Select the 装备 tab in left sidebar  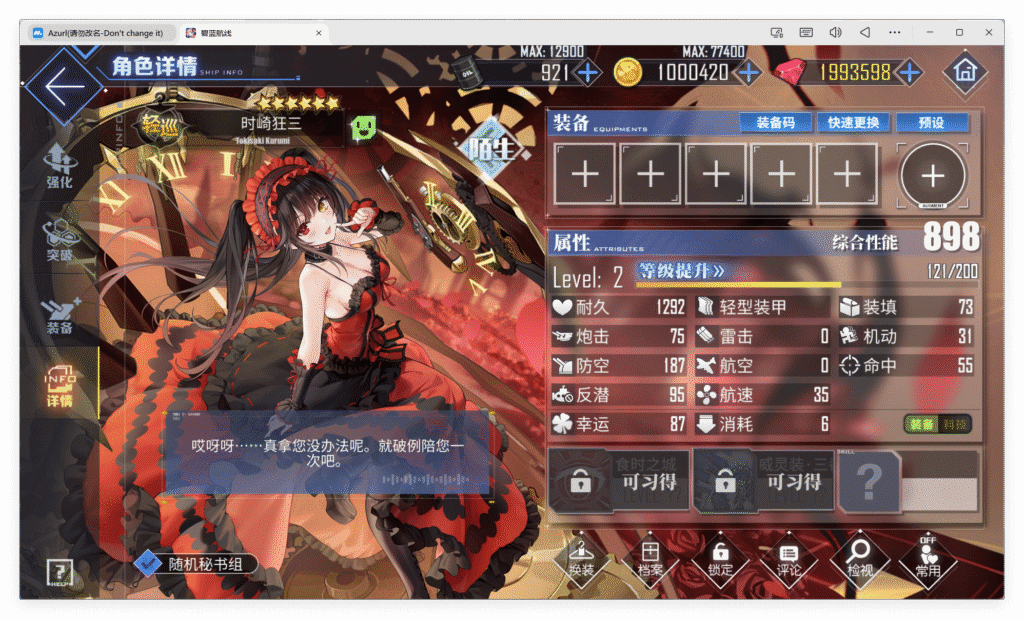pyautogui.click(x=59, y=313)
